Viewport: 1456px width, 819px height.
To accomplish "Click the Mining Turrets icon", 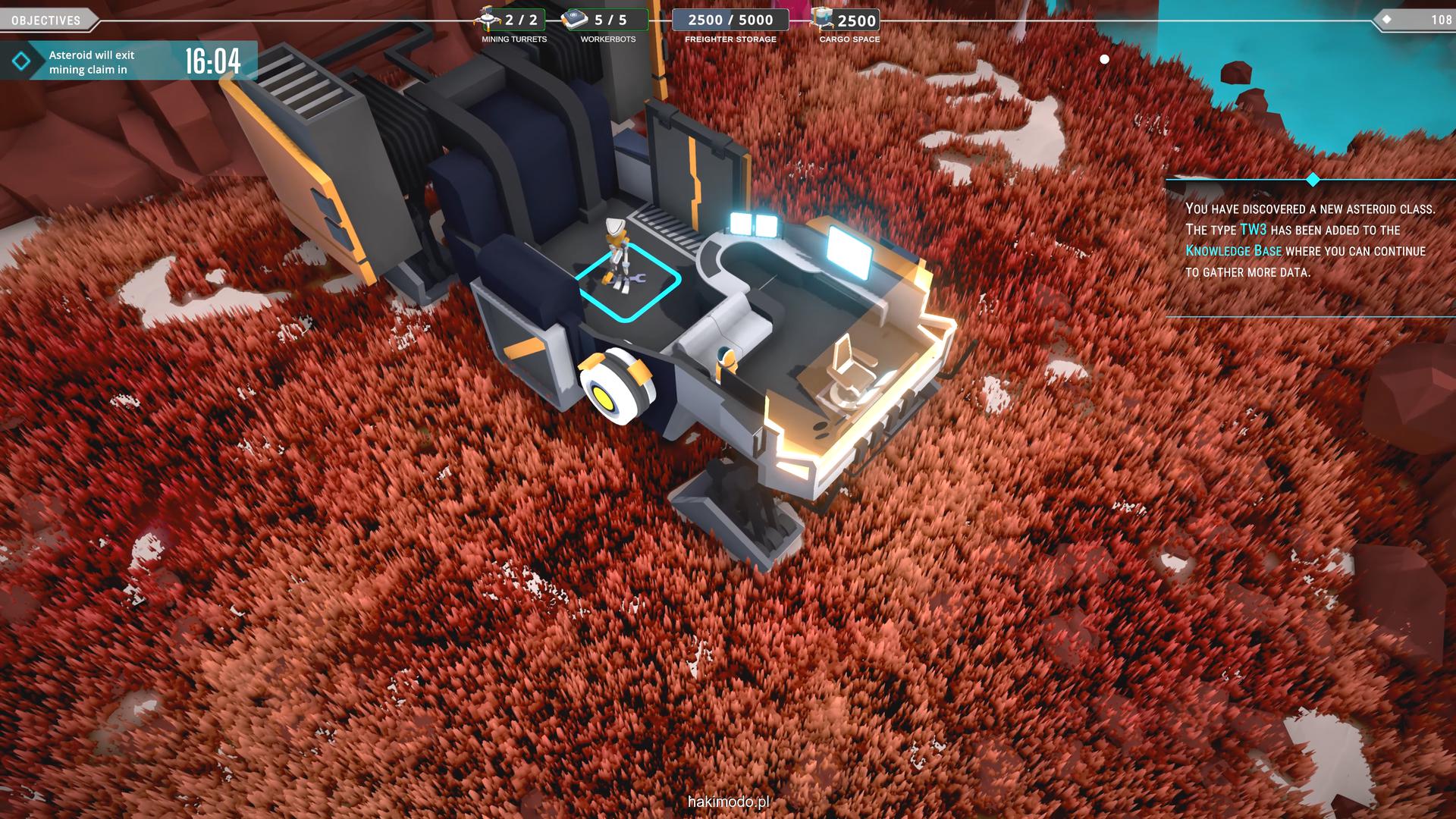I will [488, 19].
